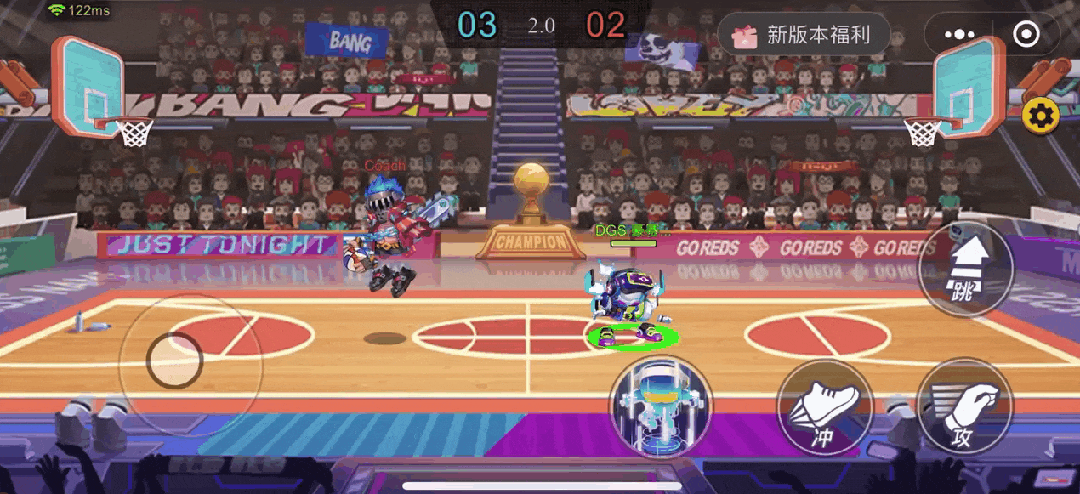Trigger the robot character special skill icon
This screenshot has height=494, width=1080.
pyautogui.click(x=661, y=405)
